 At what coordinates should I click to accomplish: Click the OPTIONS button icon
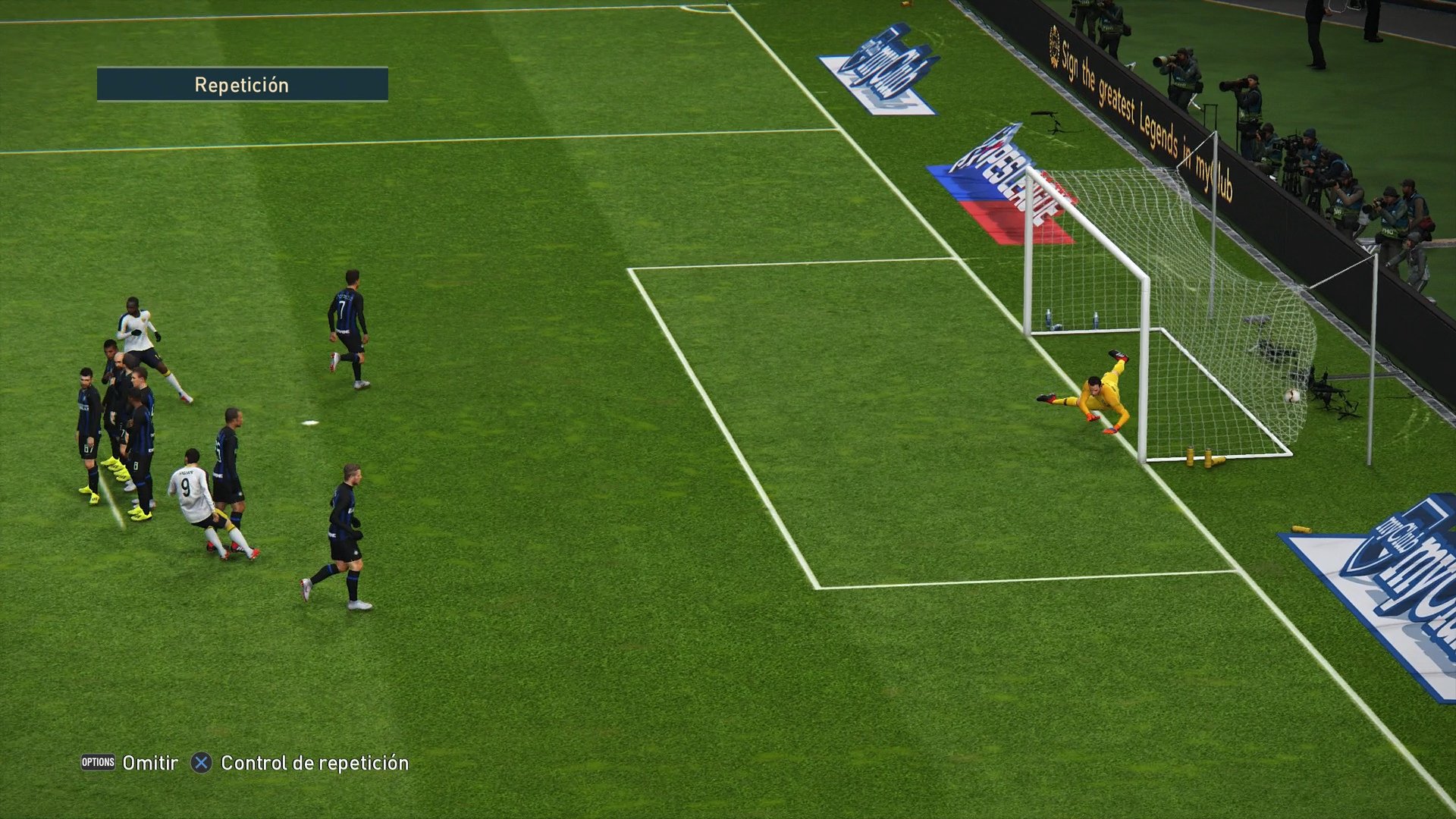(99, 764)
